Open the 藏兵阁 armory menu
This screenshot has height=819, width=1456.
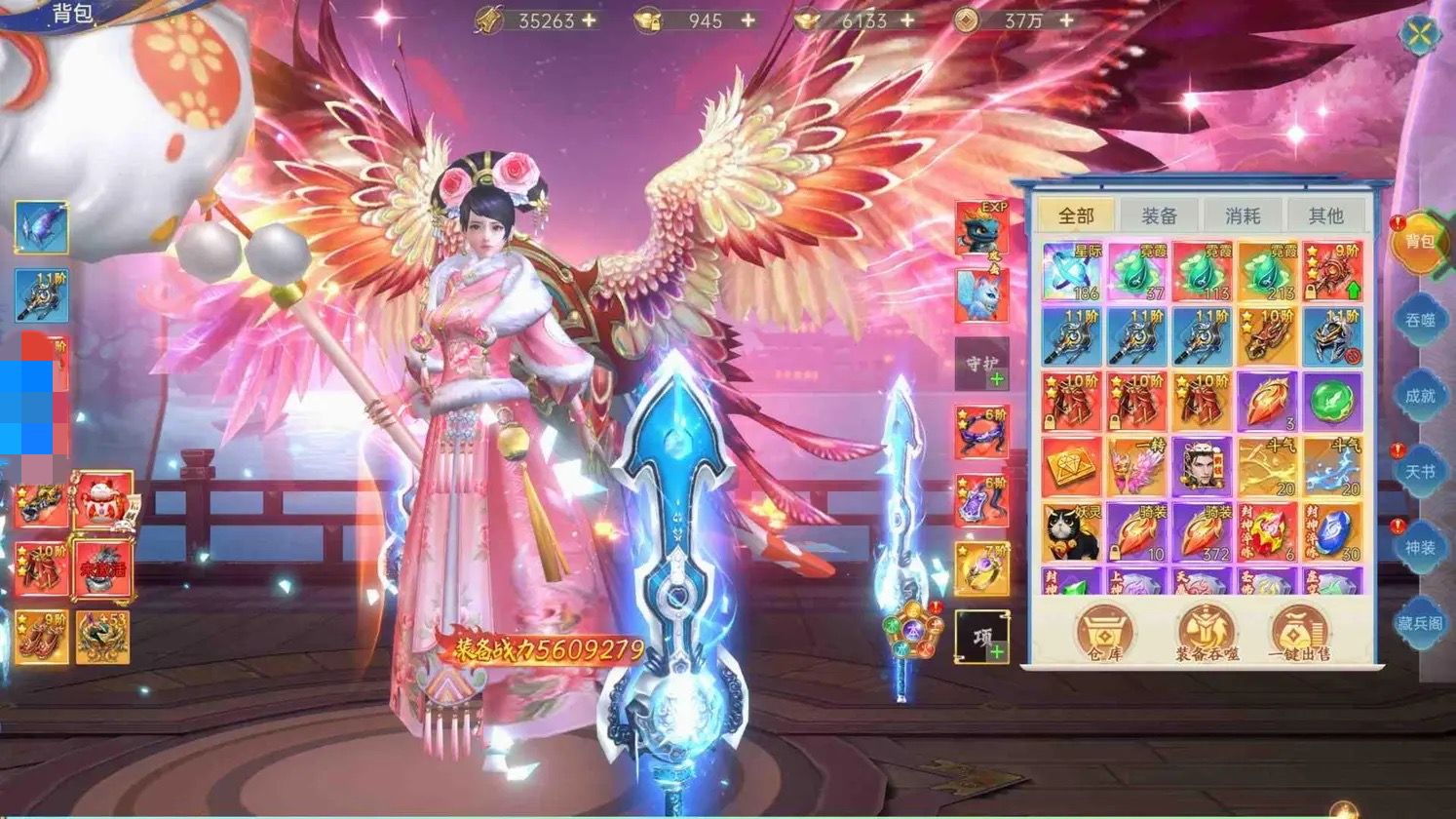[1419, 622]
